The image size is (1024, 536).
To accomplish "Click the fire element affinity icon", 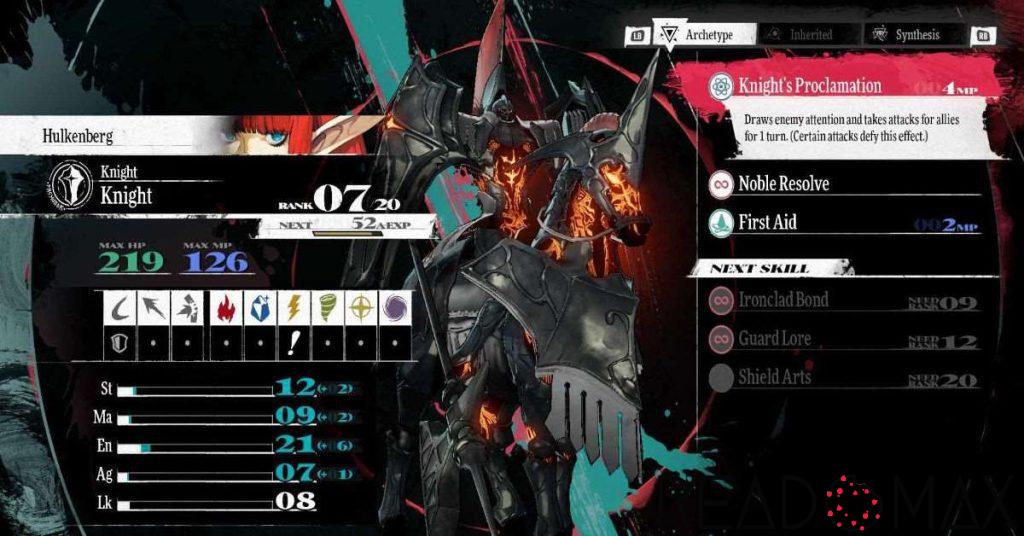I will point(223,308).
